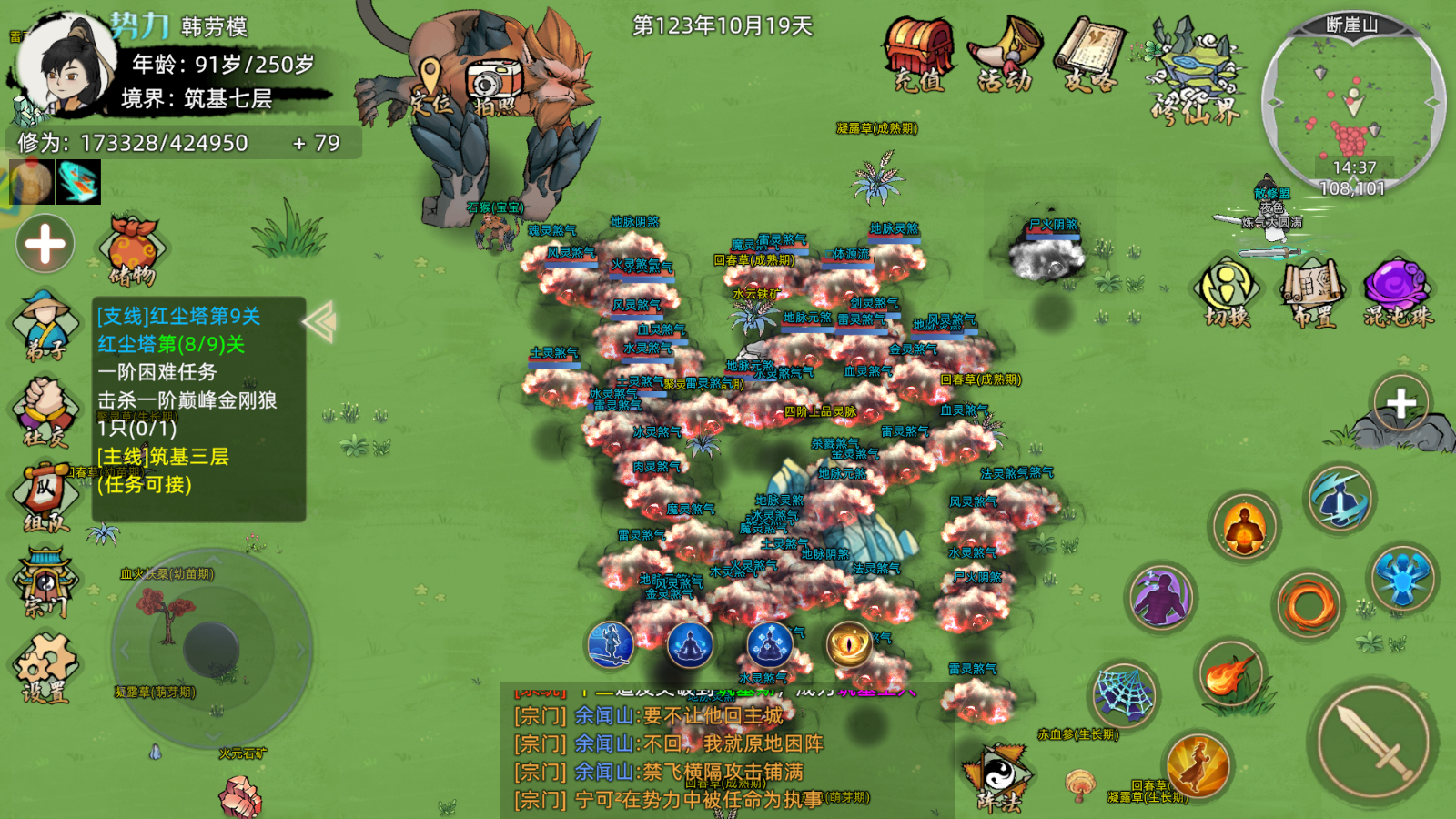Collapse the quest panel with its arrow

pos(318,323)
